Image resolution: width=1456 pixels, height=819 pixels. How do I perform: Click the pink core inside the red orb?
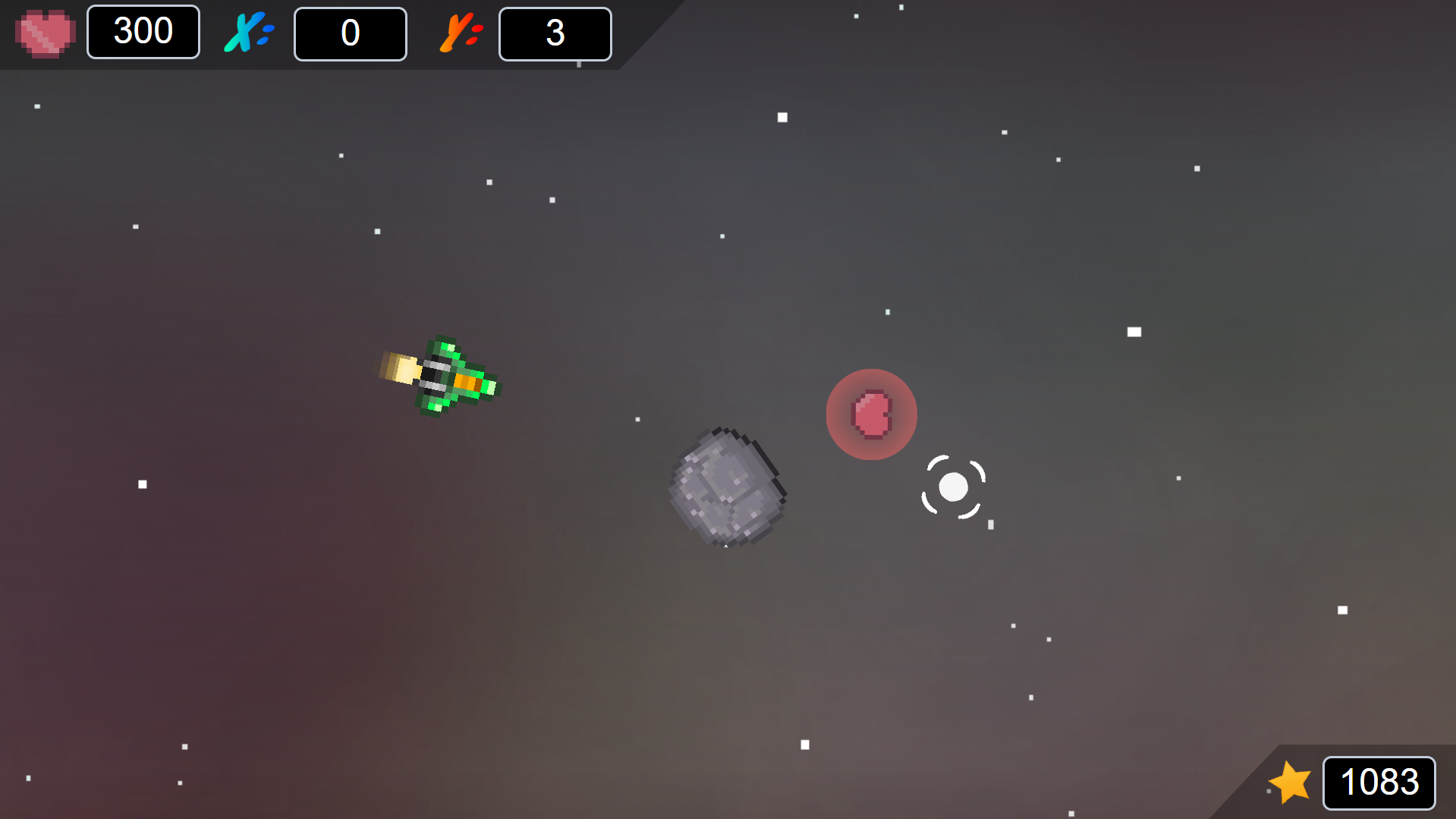(x=871, y=413)
